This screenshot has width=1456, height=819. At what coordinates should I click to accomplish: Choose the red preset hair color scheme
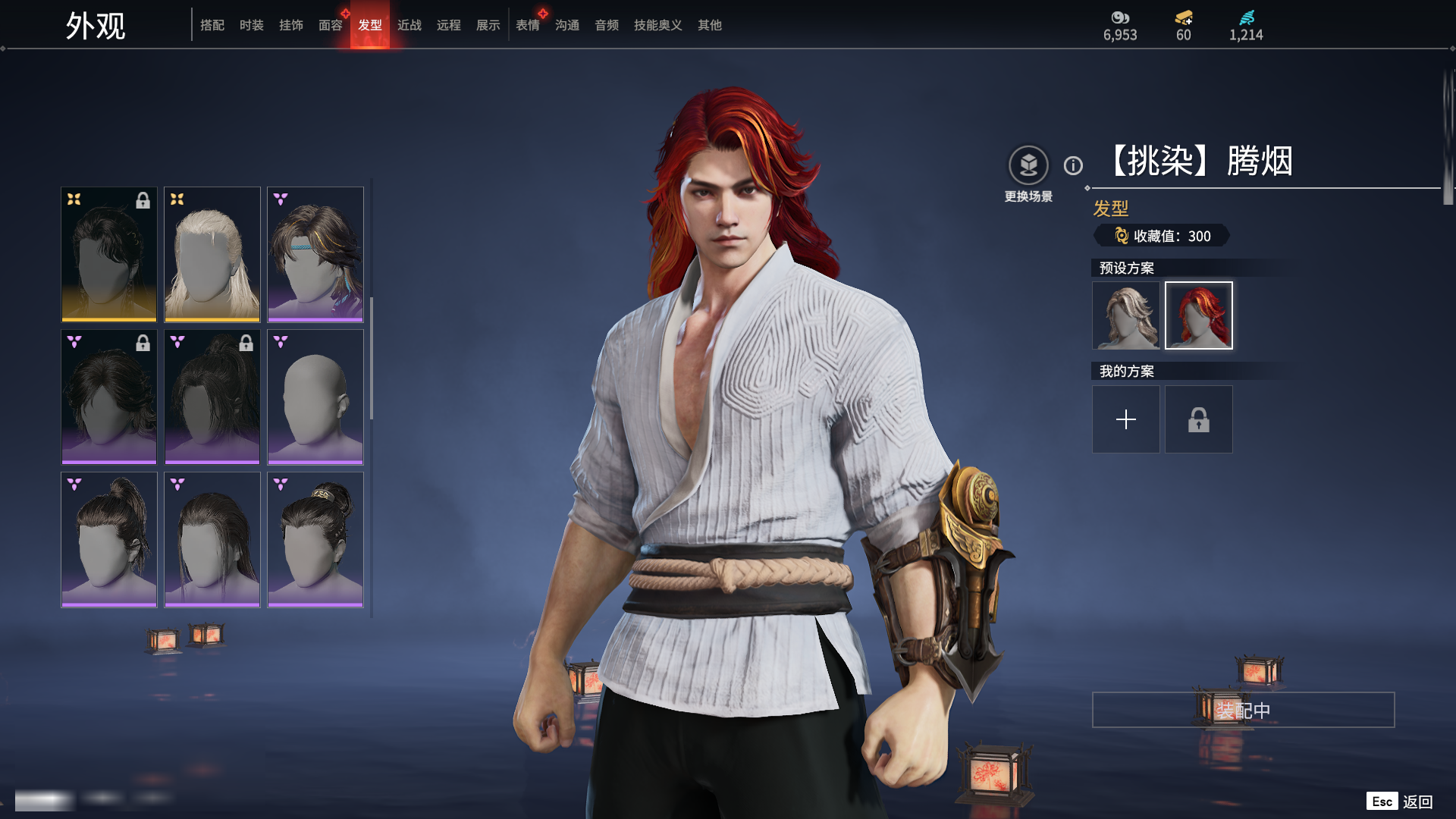[1199, 315]
